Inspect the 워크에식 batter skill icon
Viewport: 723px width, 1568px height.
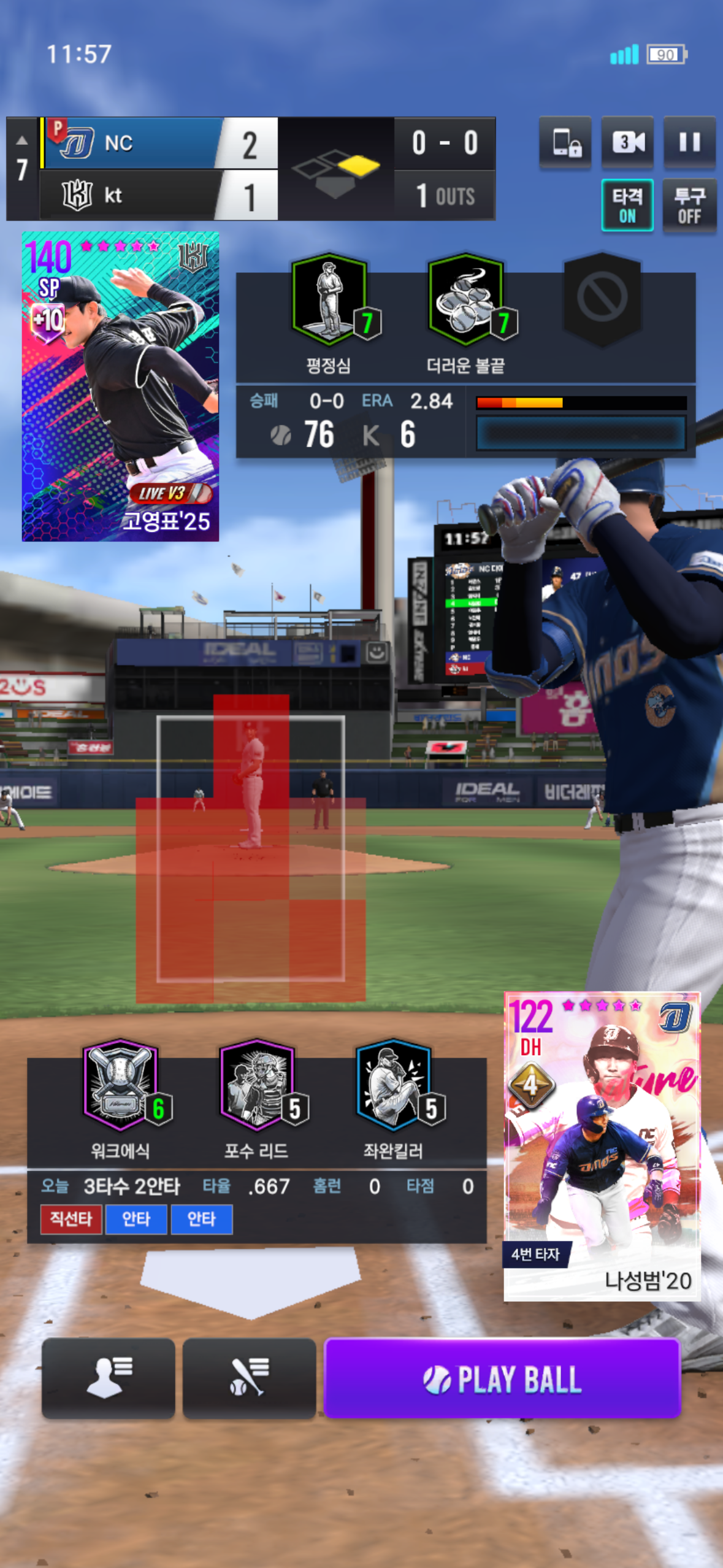(121, 1085)
